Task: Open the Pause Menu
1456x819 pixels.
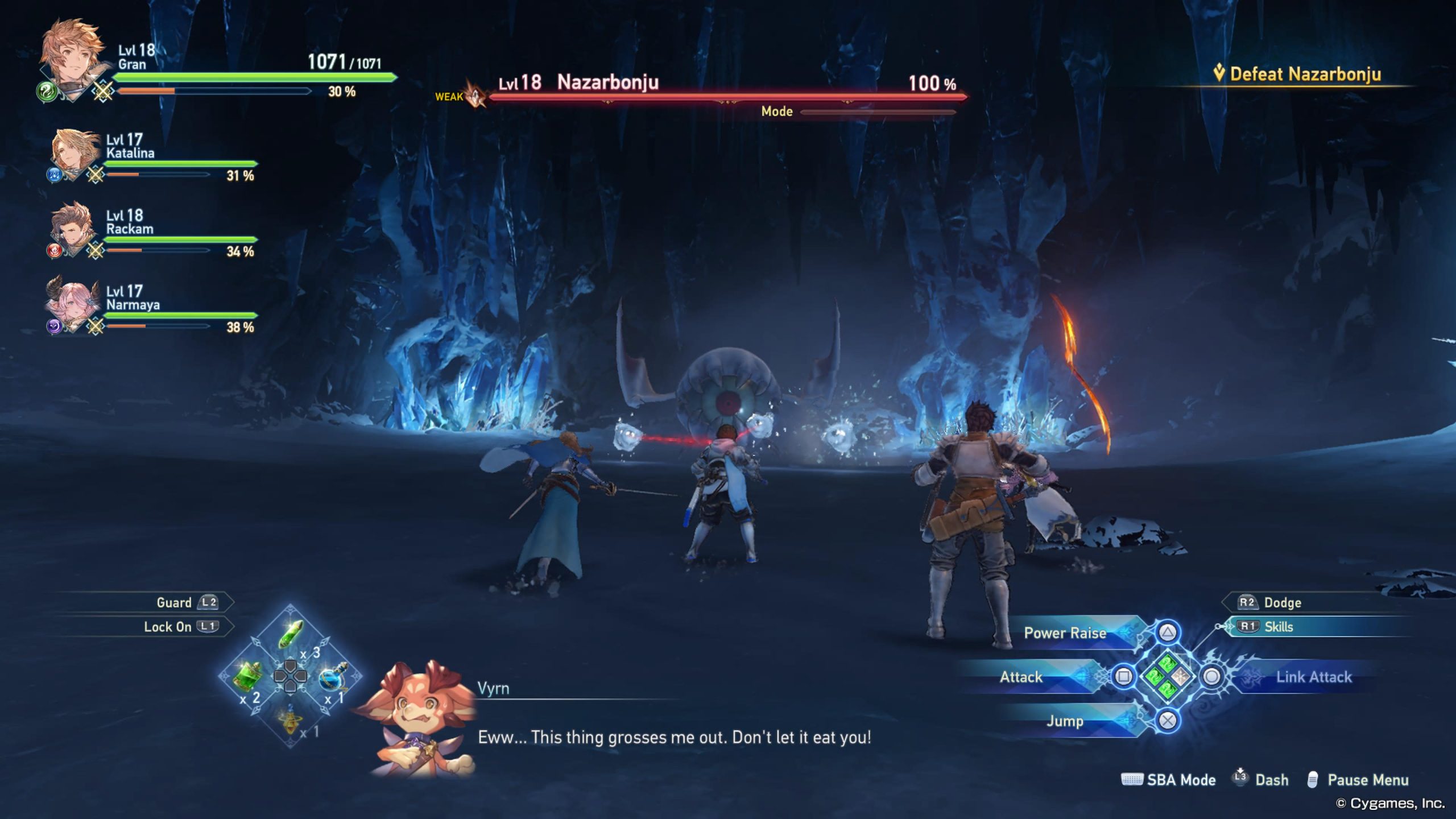Action: [1367, 780]
